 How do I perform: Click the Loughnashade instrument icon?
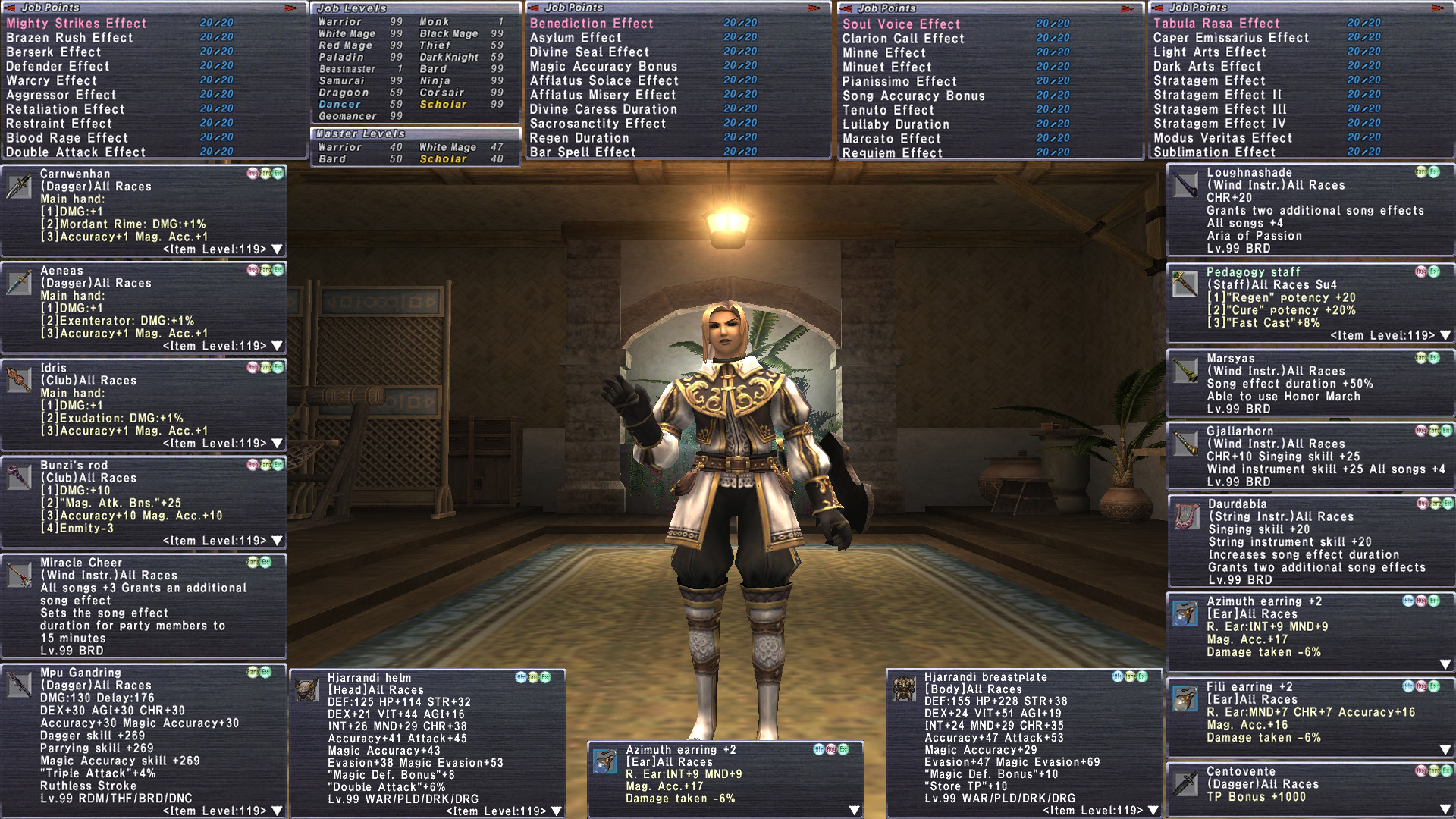[1185, 185]
